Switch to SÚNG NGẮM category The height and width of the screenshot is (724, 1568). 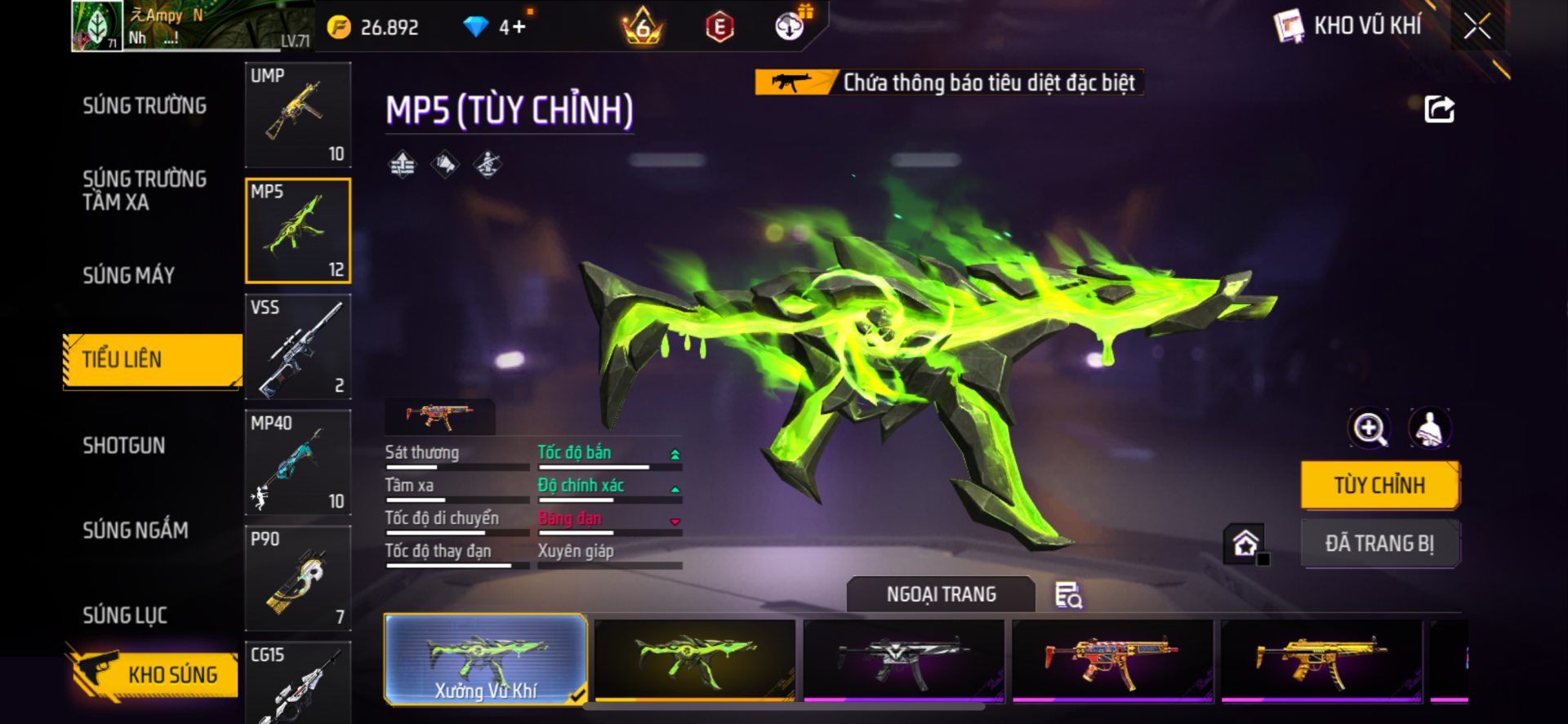pyautogui.click(x=136, y=531)
